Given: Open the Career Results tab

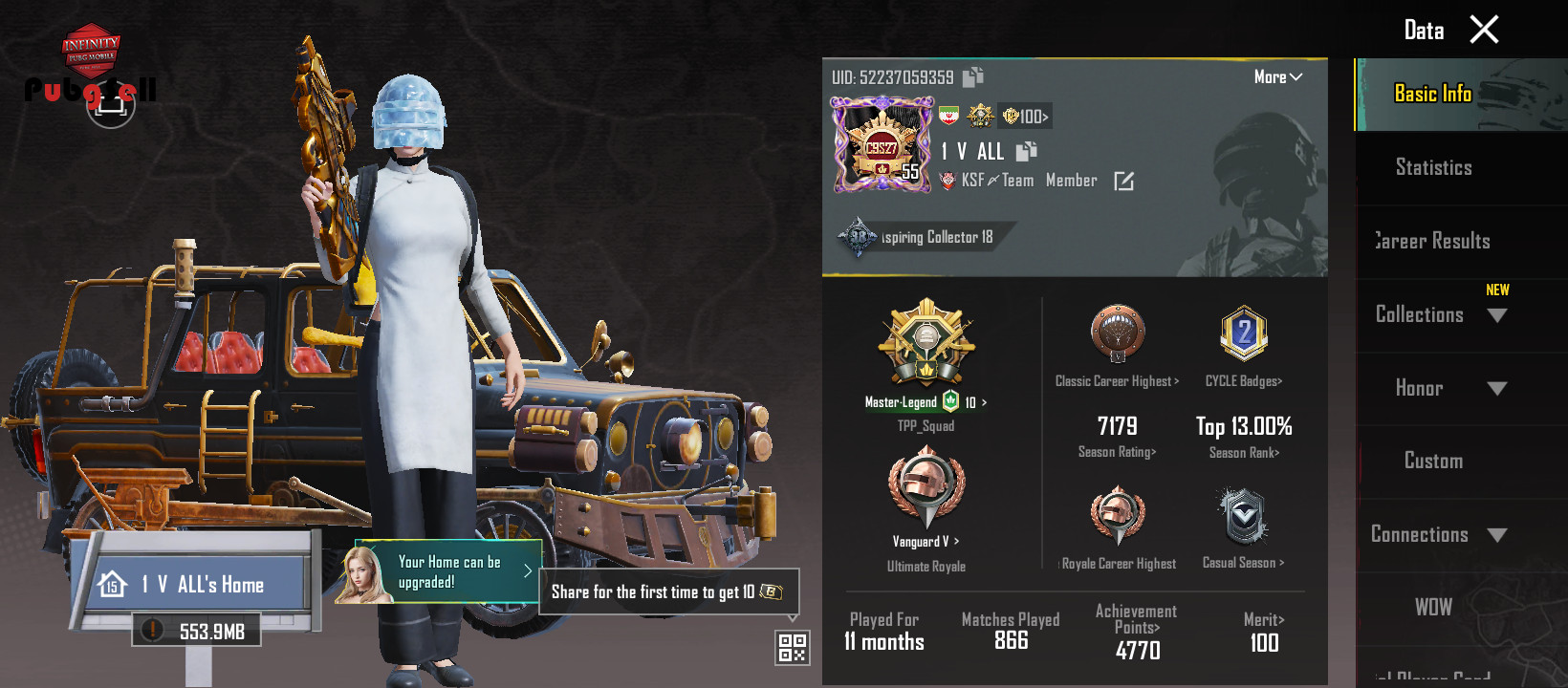Looking at the screenshot, I should pos(1433,242).
